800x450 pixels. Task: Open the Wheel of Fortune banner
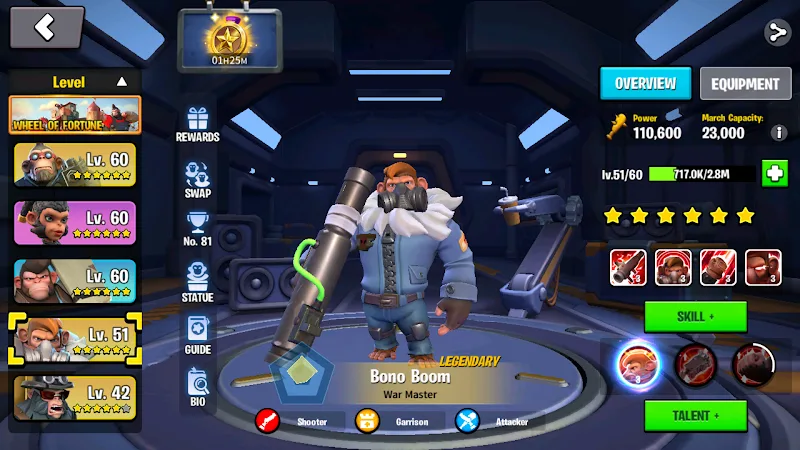point(75,115)
